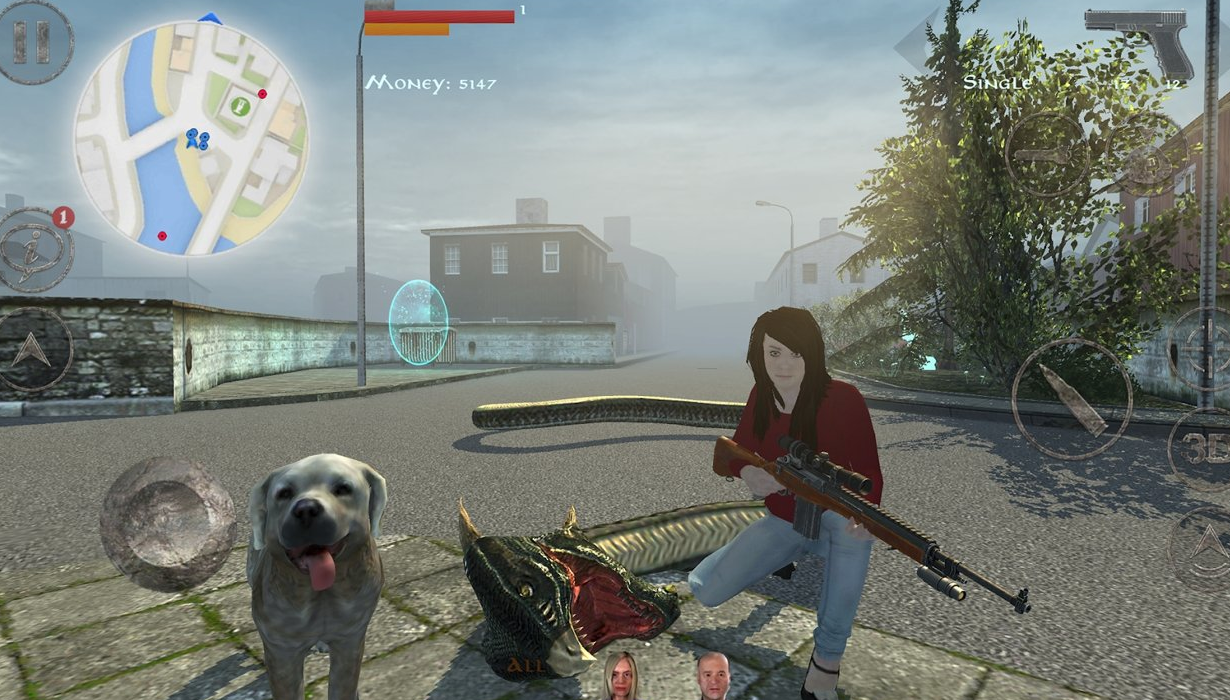Select the bald man squad portrait
The image size is (1230, 700).
click(x=713, y=676)
